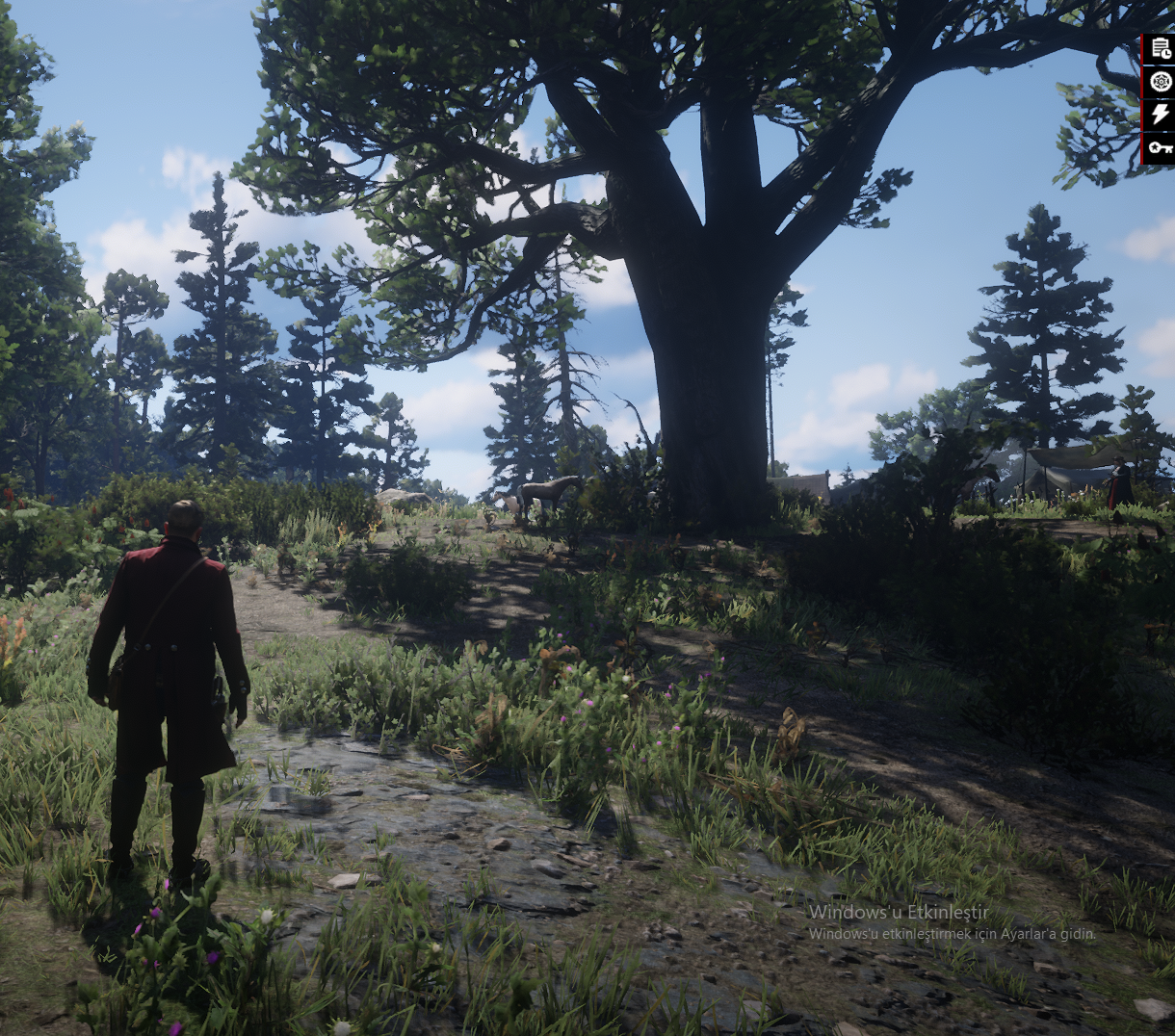The height and width of the screenshot is (1036, 1175).
Task: Click the revolver cylinder icon
Action: point(1160,82)
